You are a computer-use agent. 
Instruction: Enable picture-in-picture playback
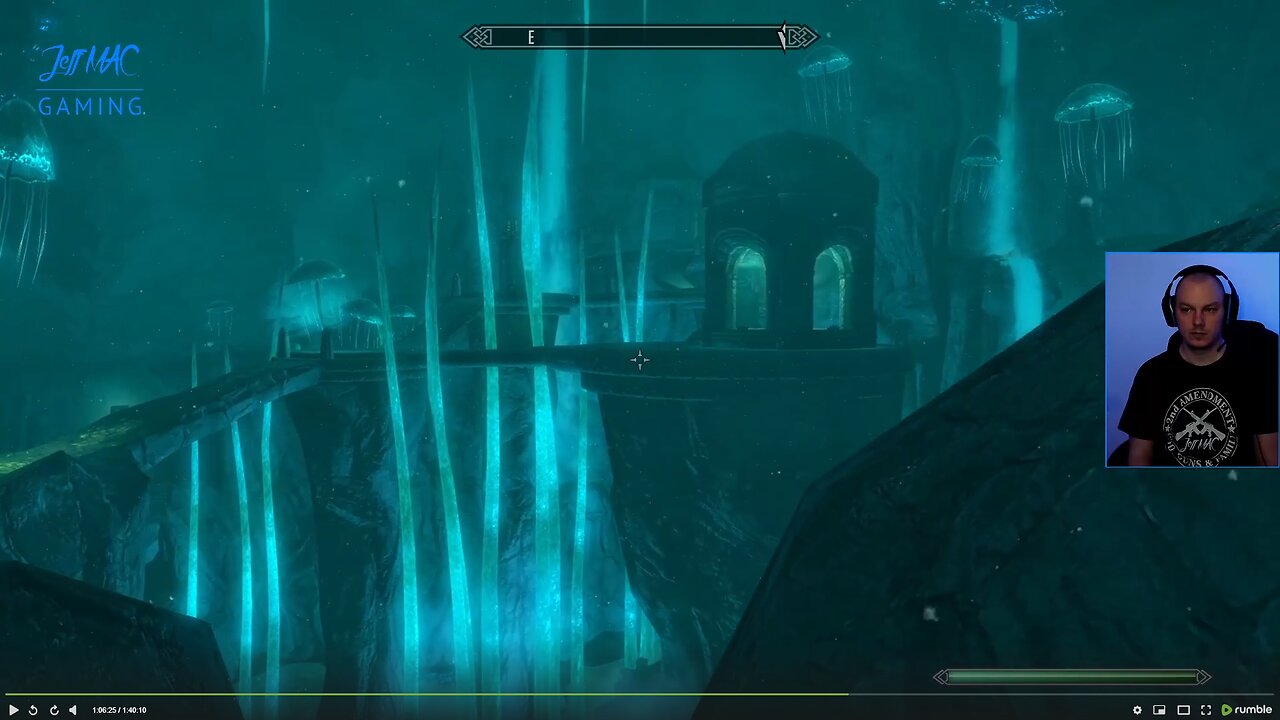coord(1159,709)
